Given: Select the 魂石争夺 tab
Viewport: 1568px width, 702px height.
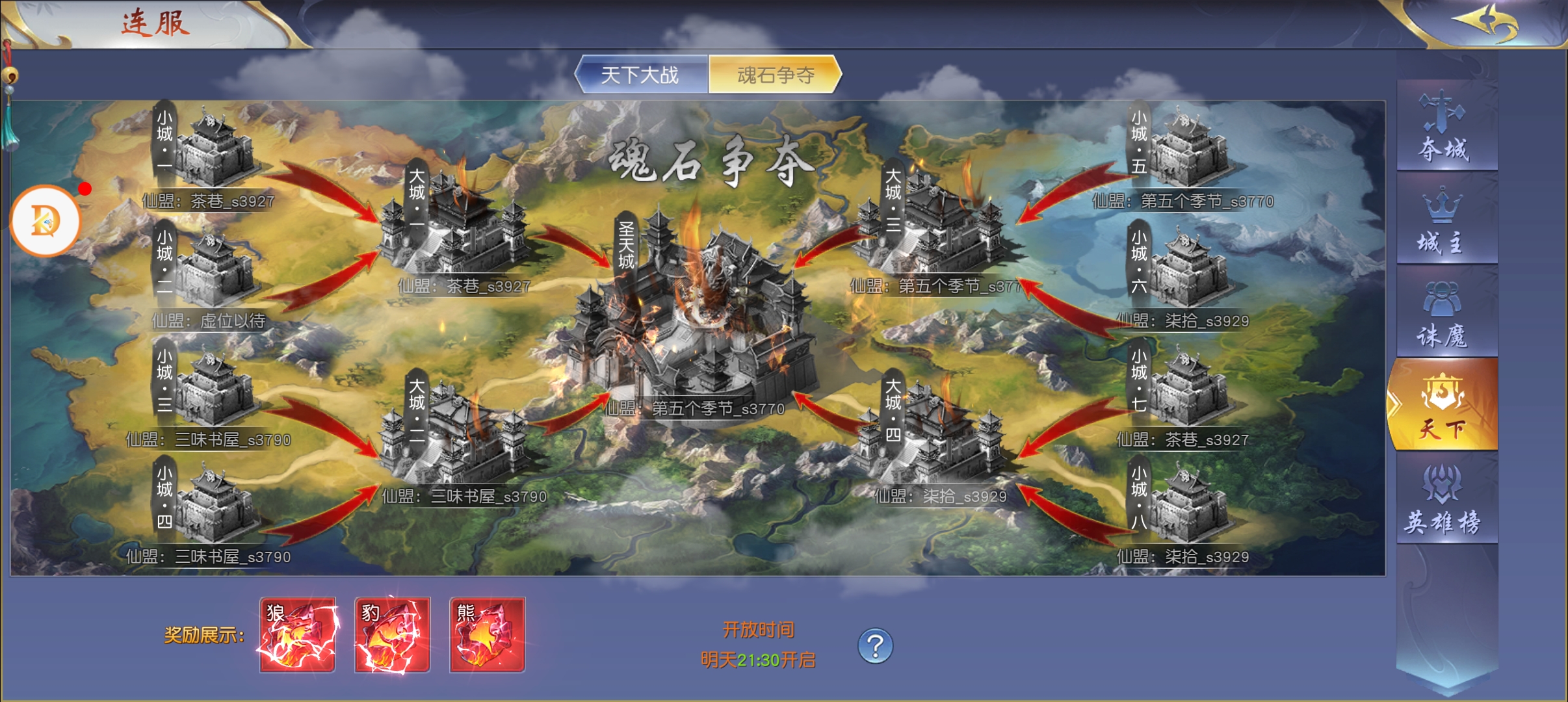Looking at the screenshot, I should click(x=775, y=75).
